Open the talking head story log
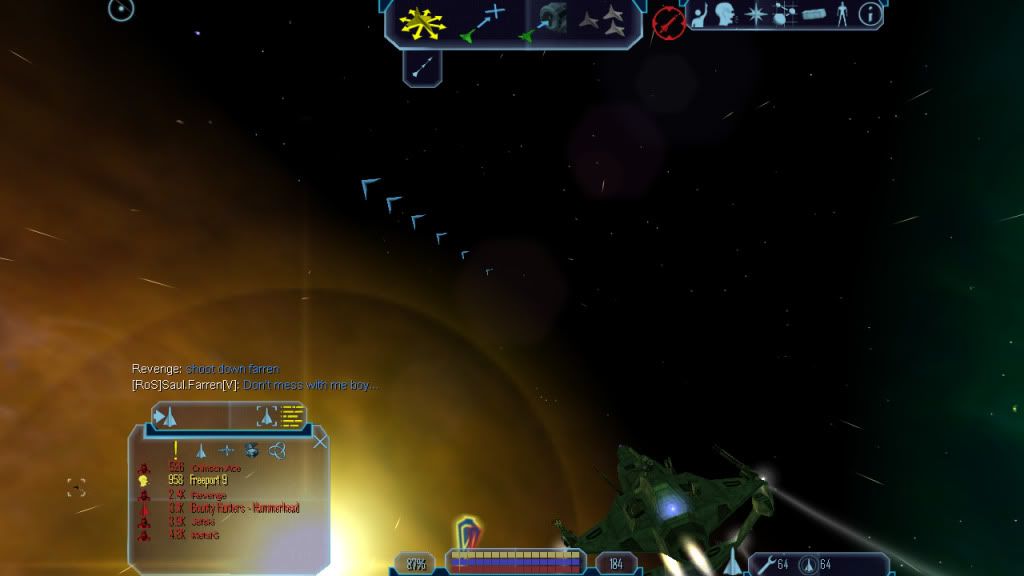 (x=728, y=15)
